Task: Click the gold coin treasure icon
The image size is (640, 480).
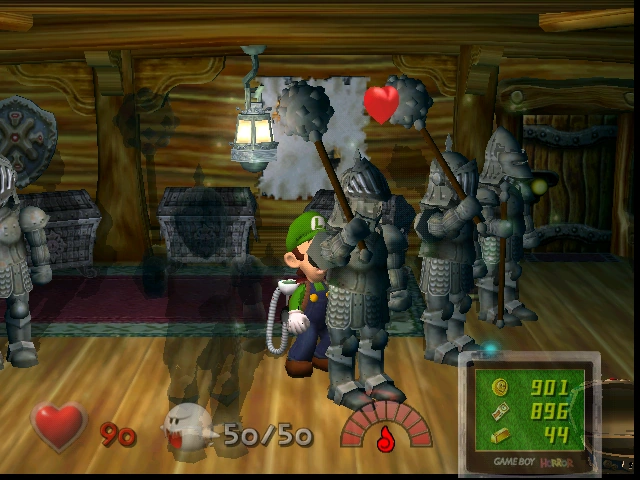Action: (500, 388)
